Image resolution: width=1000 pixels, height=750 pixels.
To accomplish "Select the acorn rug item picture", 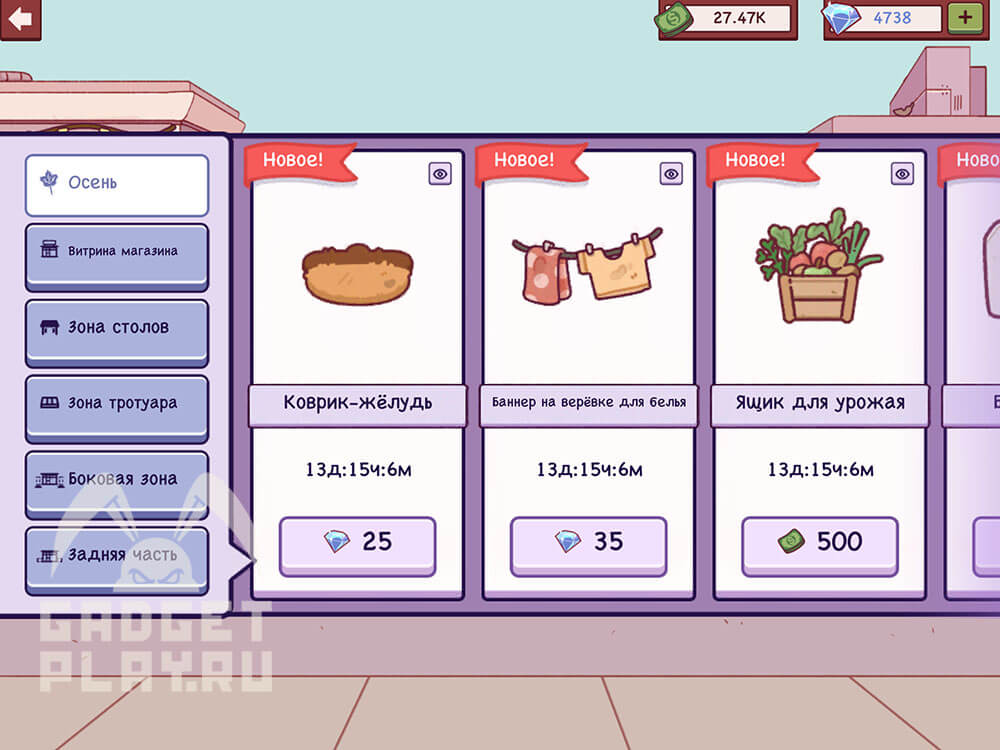I will pos(357,273).
